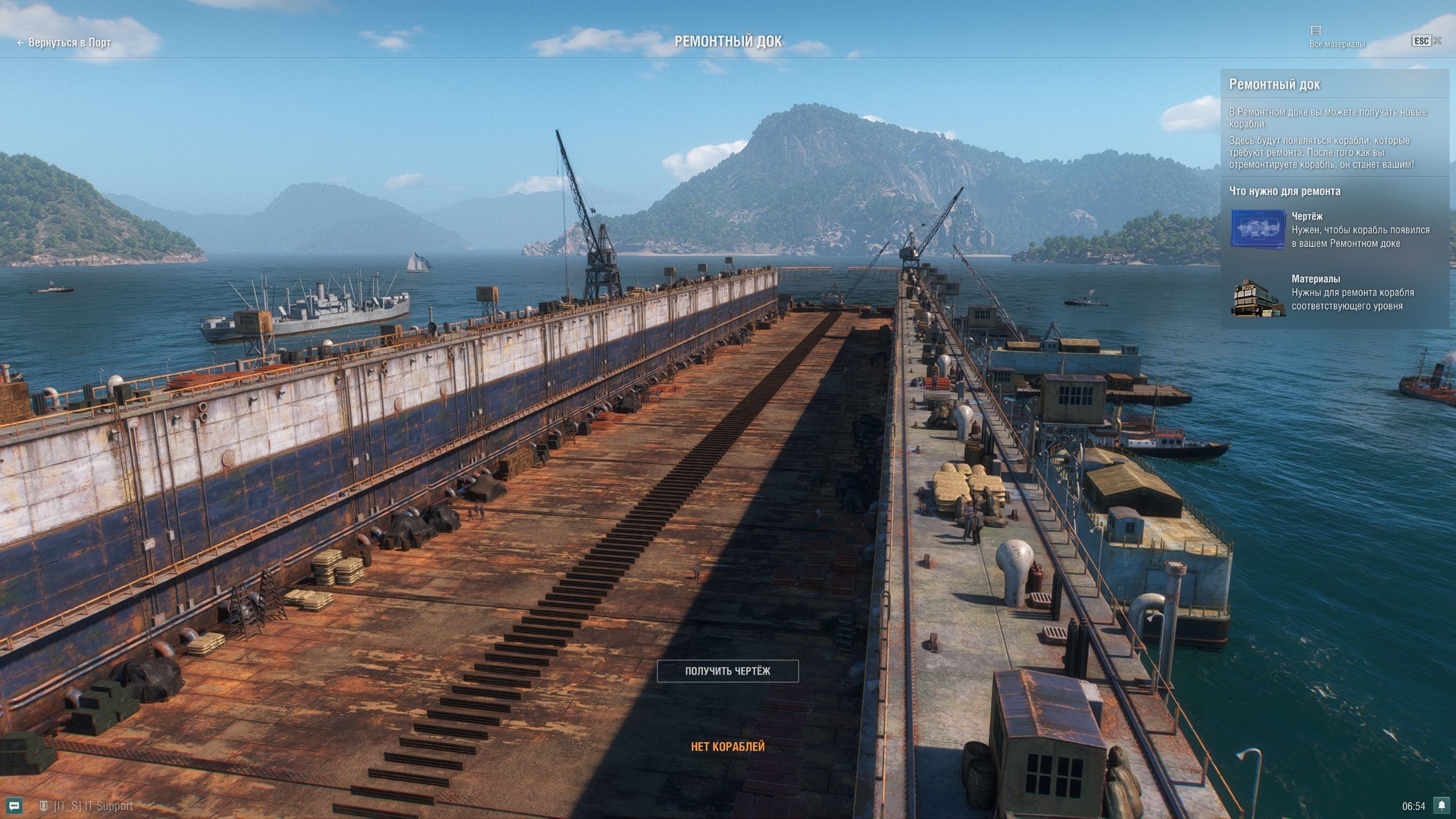Return to Port via the back link

[x=64, y=43]
